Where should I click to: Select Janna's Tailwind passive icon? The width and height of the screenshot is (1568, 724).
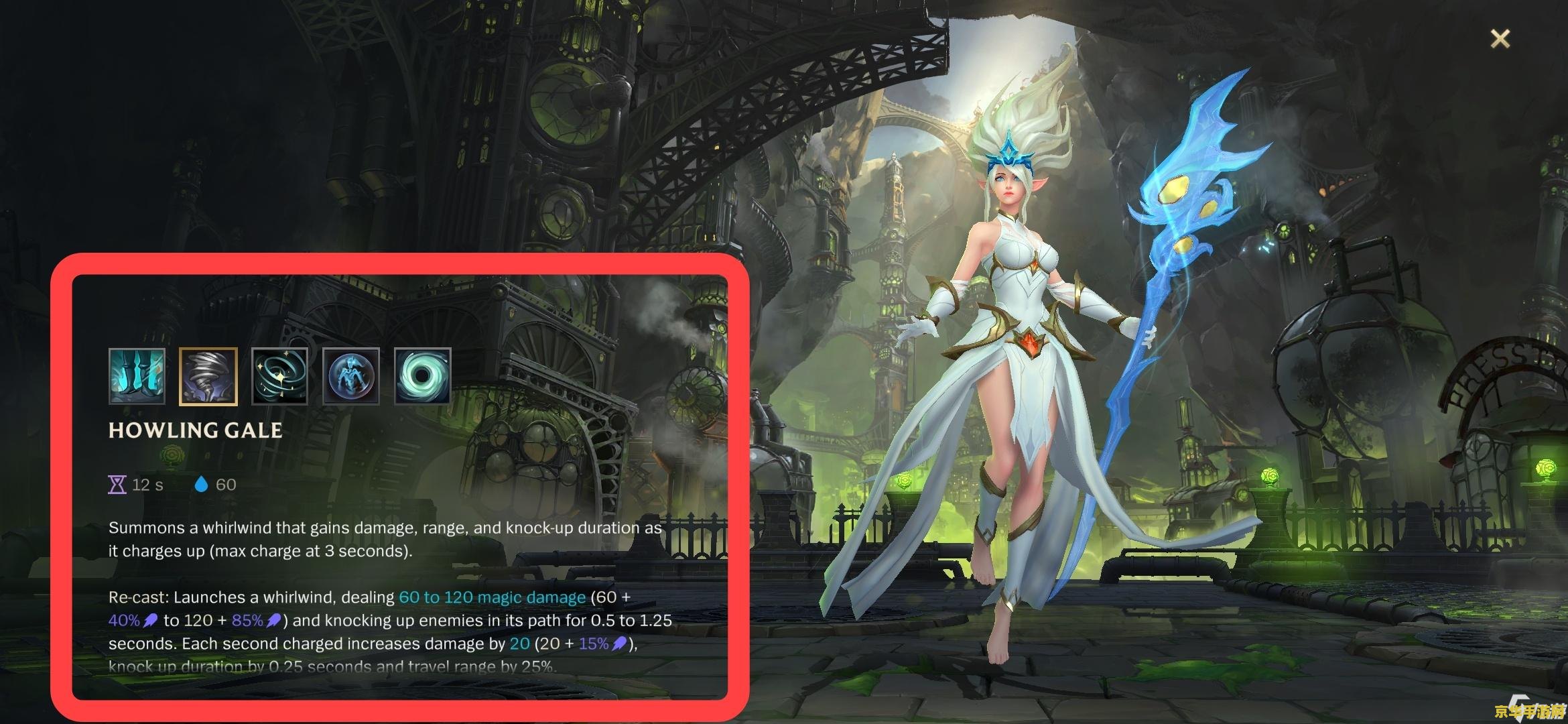[x=137, y=376]
